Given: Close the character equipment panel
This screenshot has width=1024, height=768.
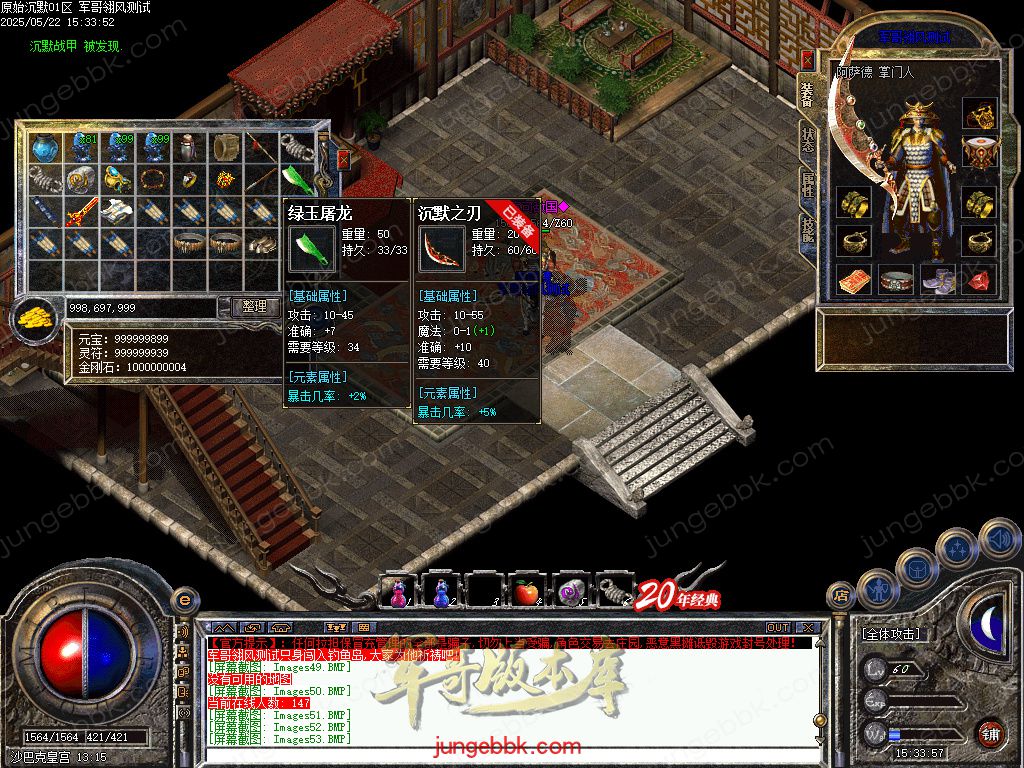Looking at the screenshot, I should [x=807, y=60].
